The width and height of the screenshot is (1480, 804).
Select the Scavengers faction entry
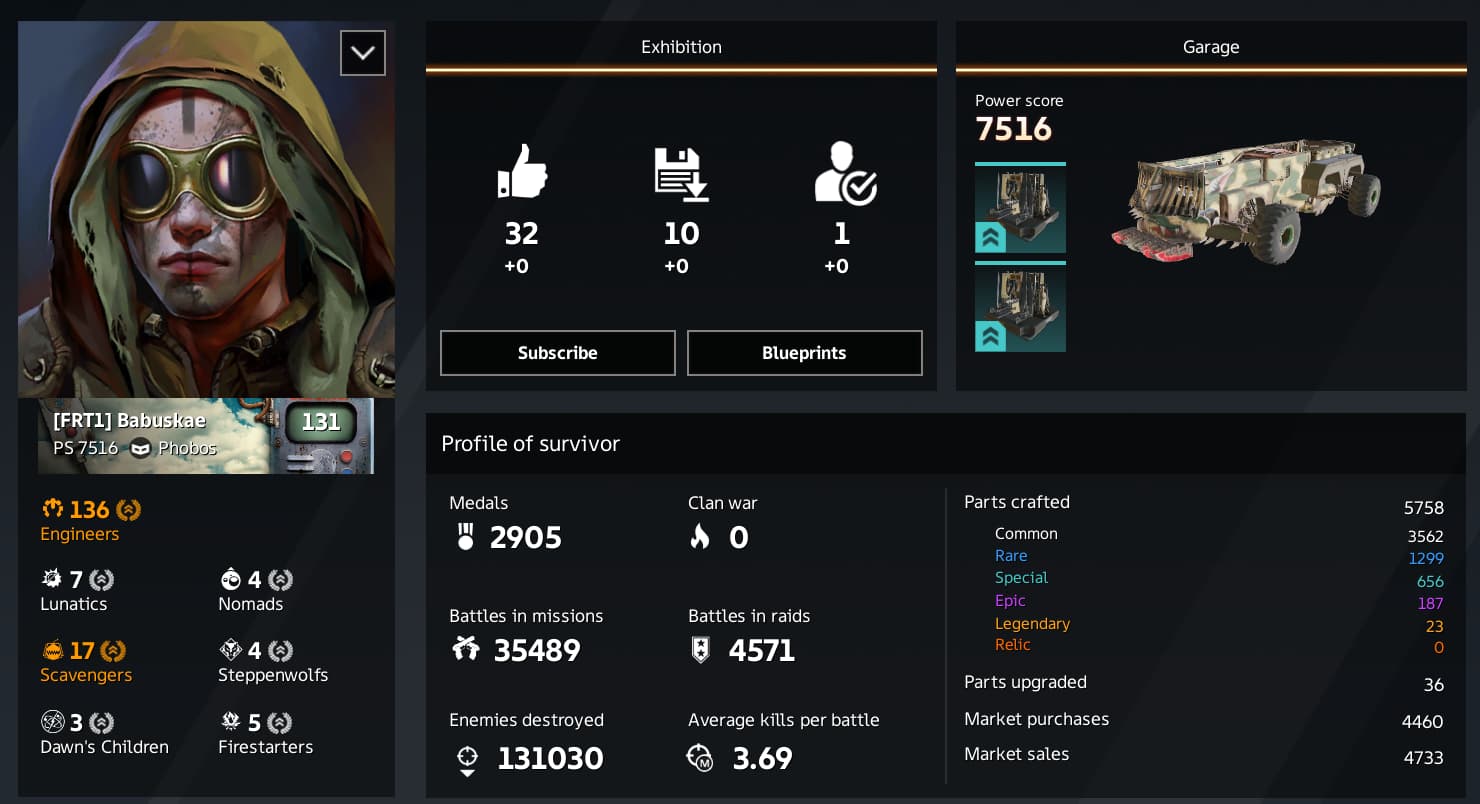(86, 662)
